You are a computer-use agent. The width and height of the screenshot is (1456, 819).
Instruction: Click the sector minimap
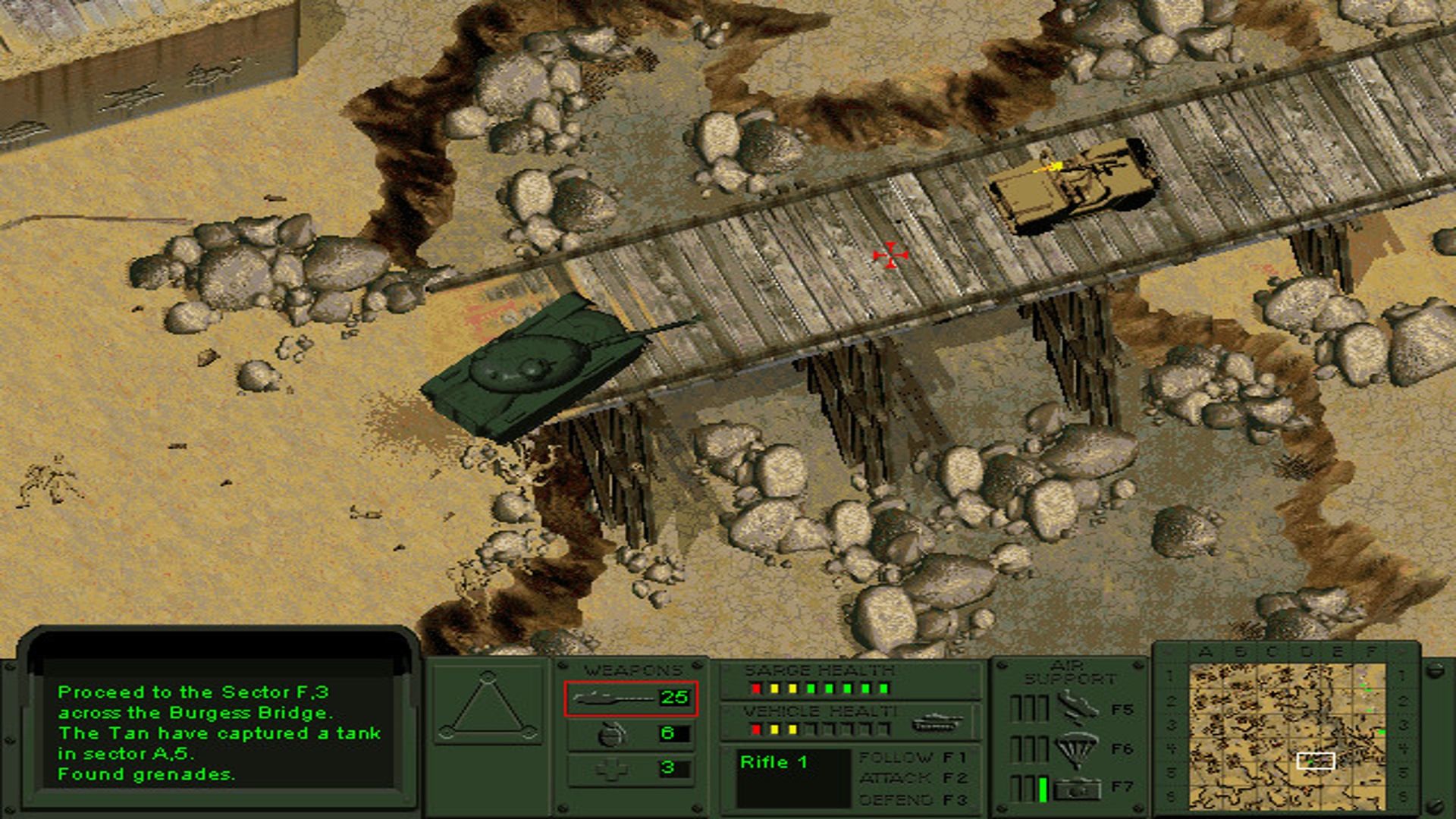pyautogui.click(x=1287, y=736)
